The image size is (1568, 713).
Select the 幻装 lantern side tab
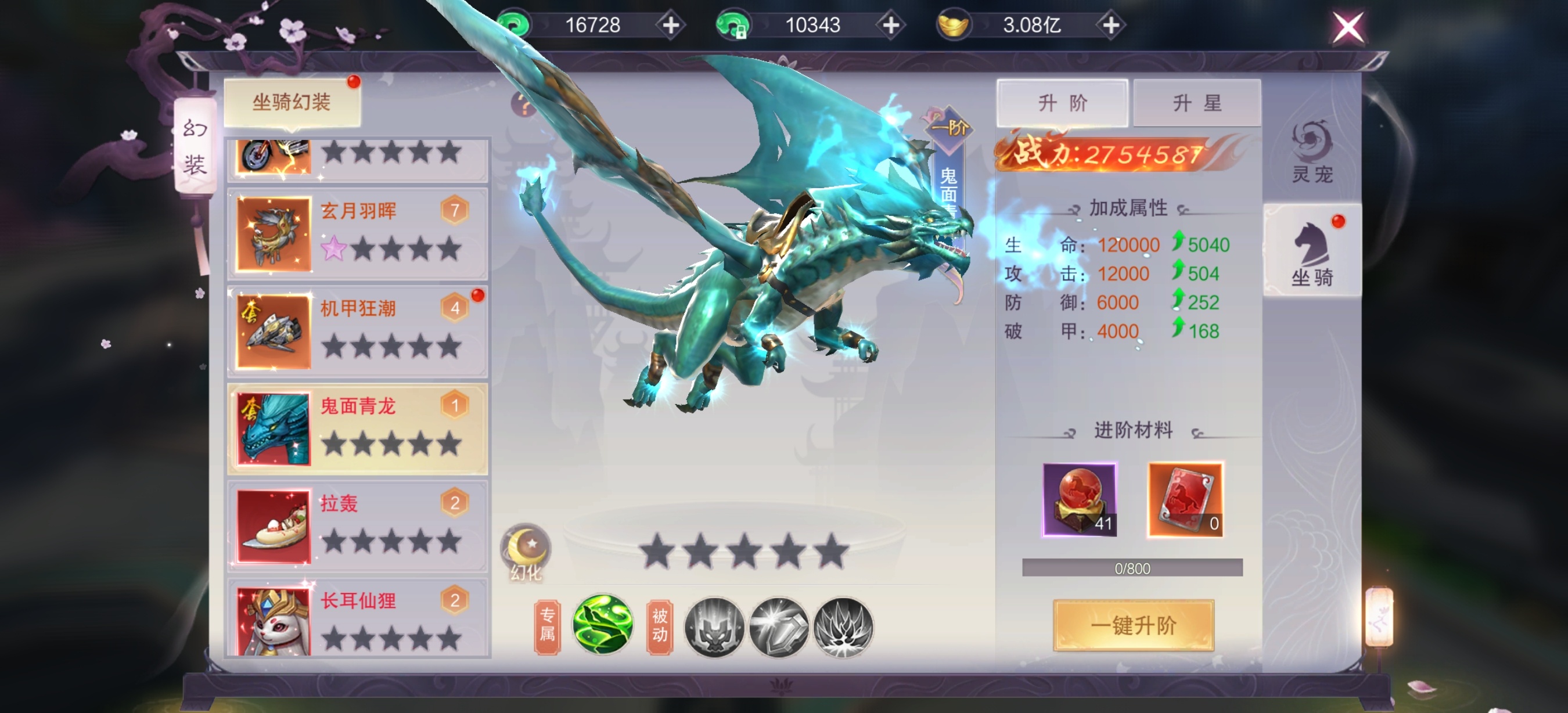[195, 147]
